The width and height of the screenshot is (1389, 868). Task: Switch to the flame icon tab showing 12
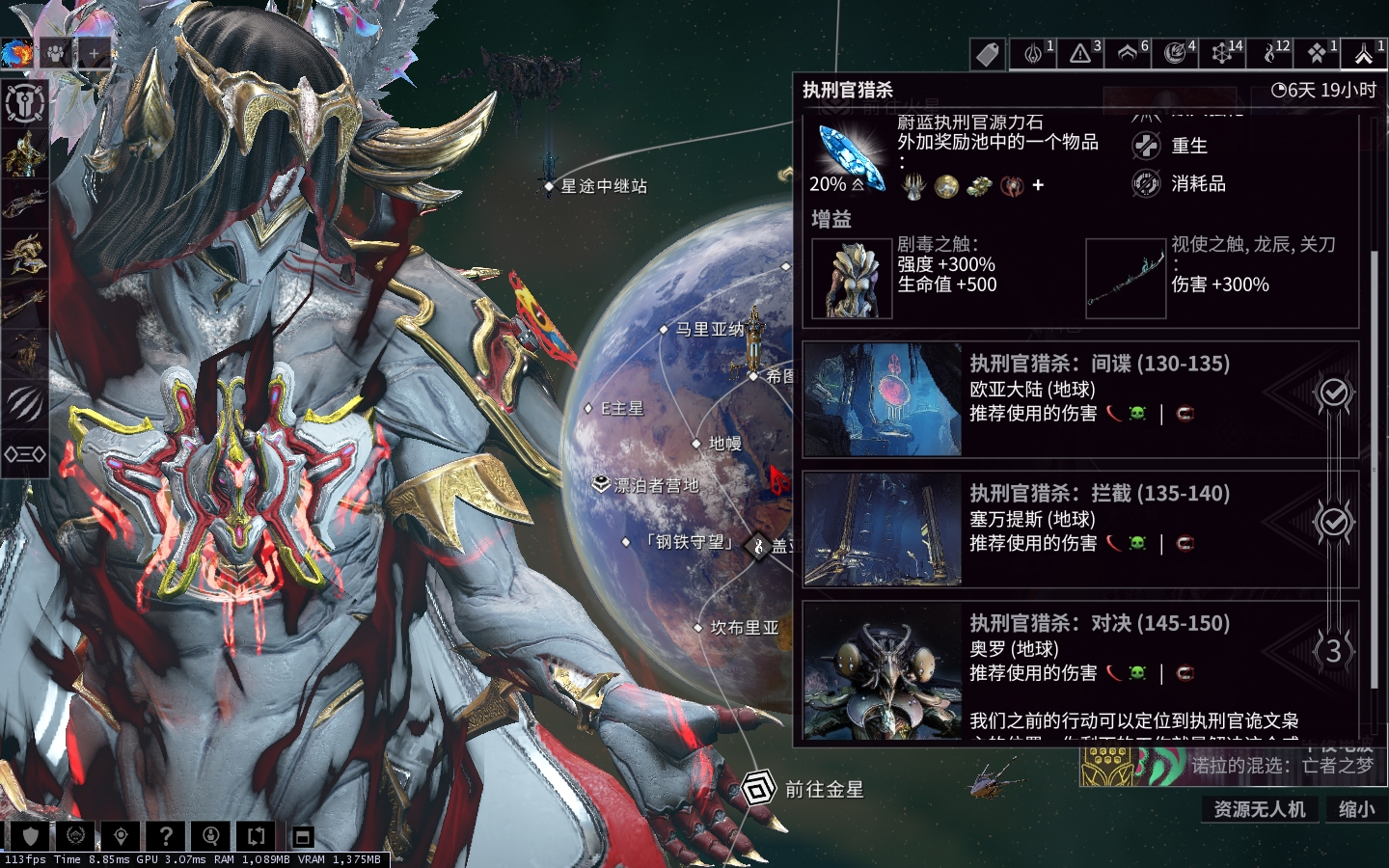tap(1272, 54)
